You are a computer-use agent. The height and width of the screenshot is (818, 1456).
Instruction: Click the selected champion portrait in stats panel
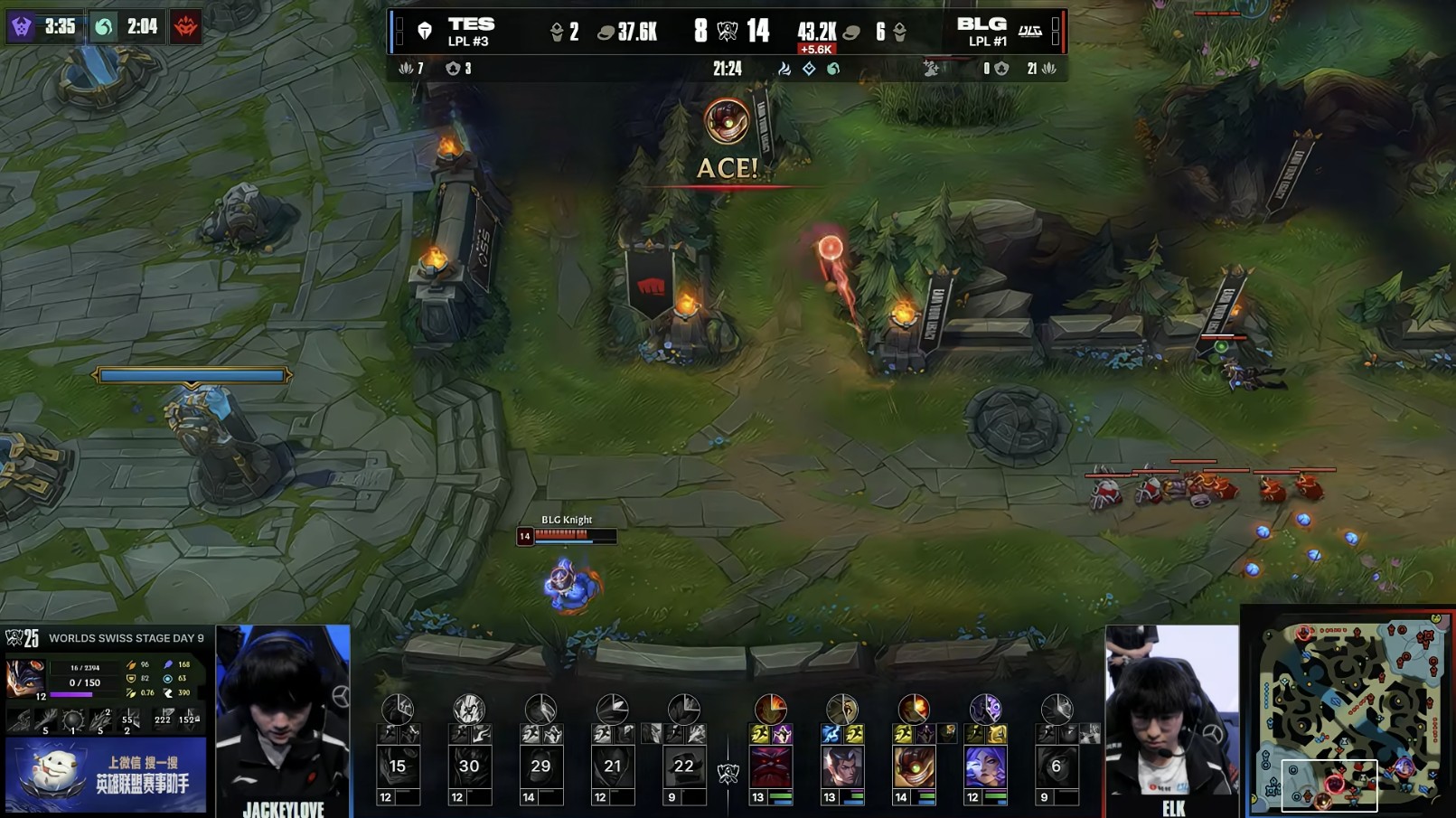click(25, 679)
